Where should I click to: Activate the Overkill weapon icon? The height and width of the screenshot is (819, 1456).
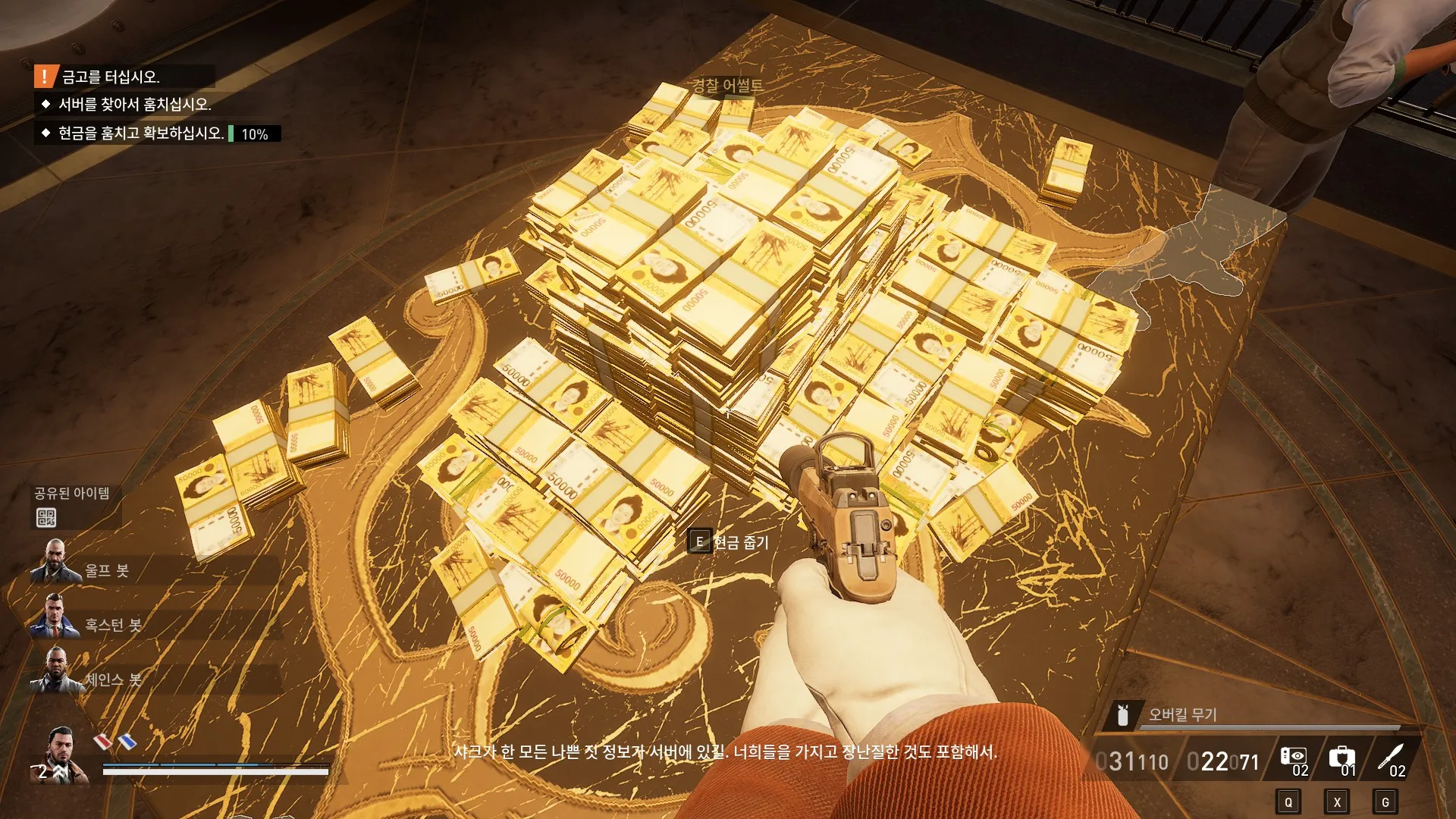(1123, 714)
